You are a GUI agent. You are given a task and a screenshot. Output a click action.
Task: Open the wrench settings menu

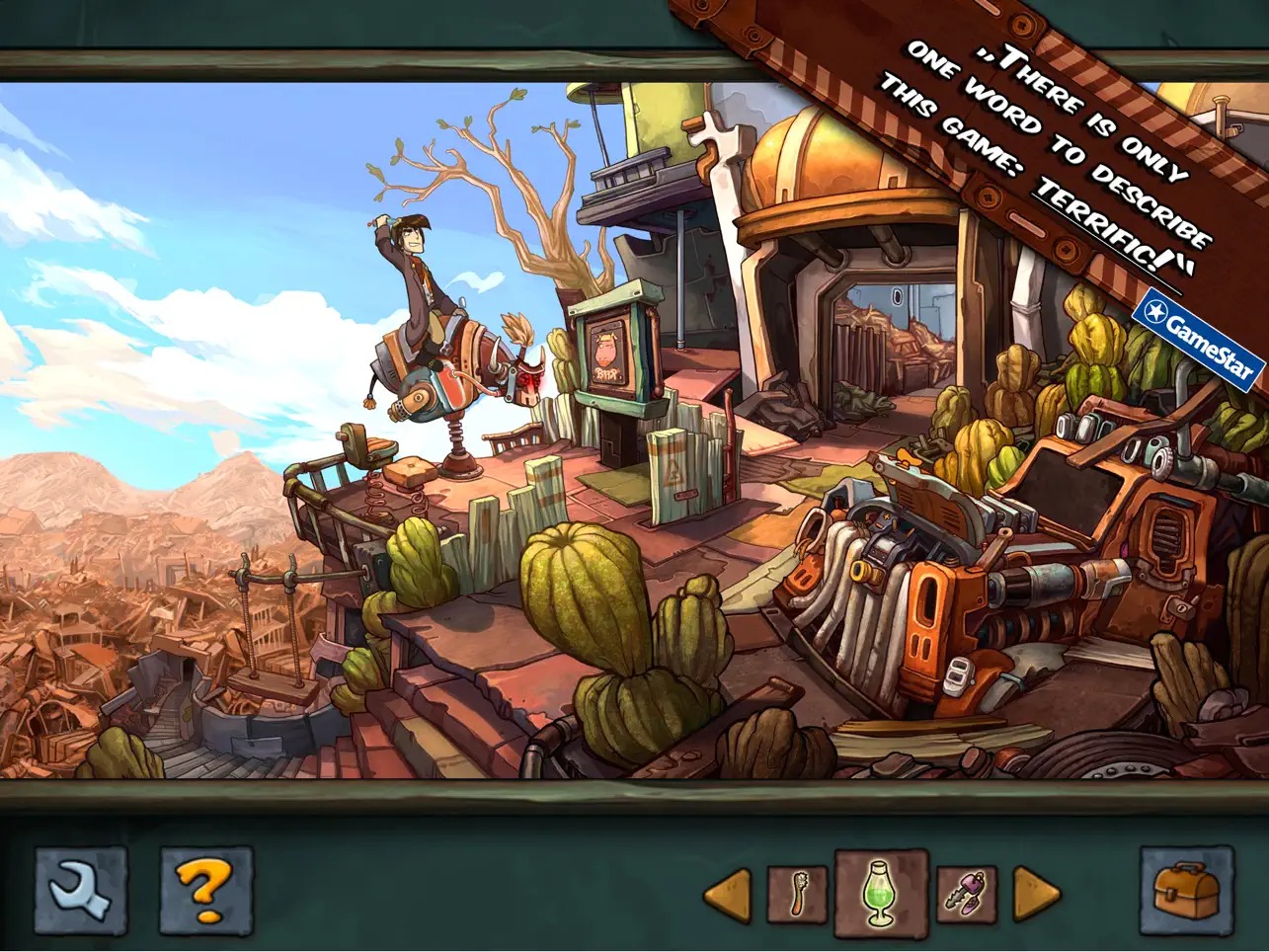coord(82,890)
